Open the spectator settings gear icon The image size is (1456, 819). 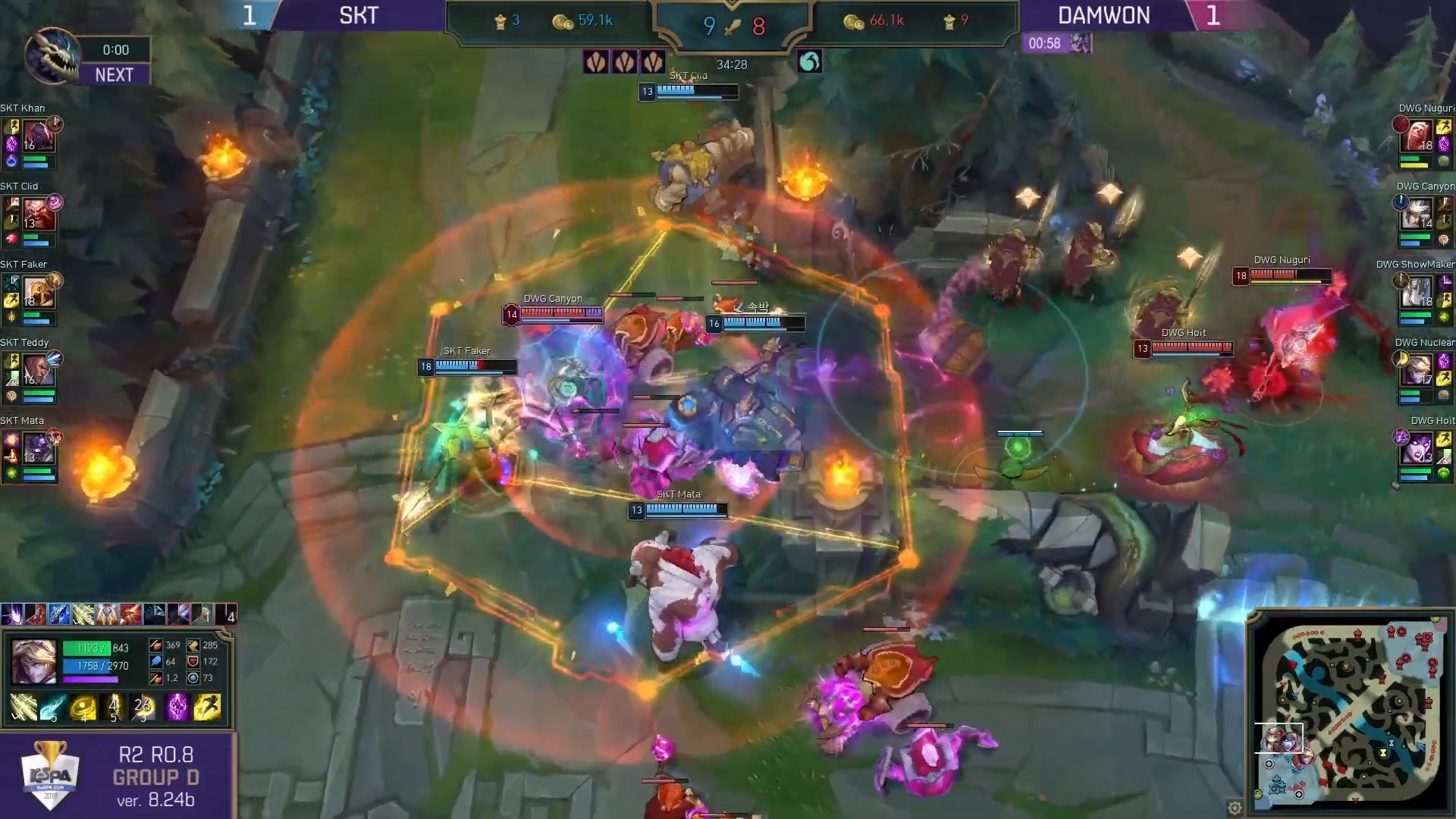point(1235,808)
